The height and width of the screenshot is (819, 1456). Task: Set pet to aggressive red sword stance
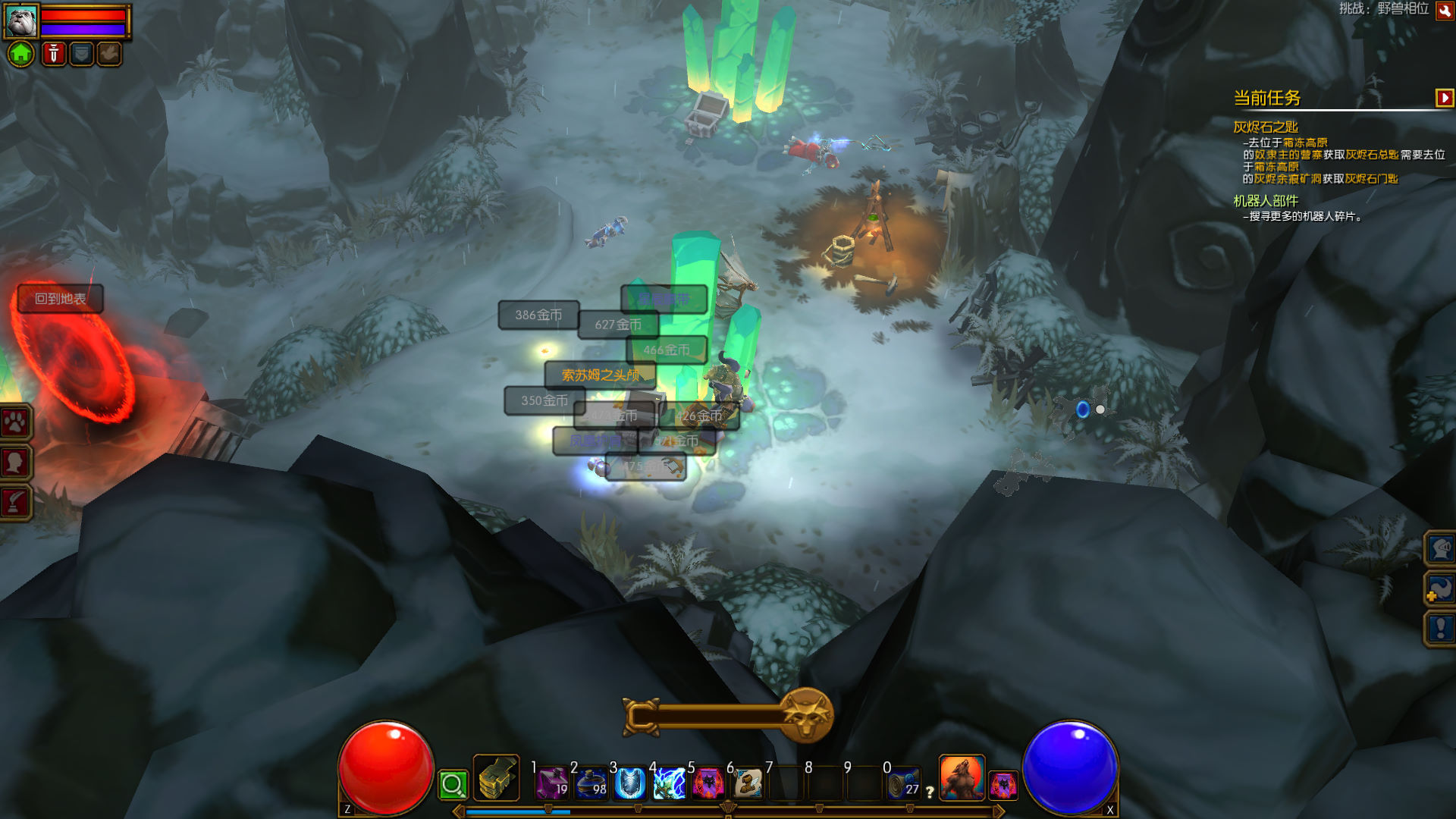53,54
